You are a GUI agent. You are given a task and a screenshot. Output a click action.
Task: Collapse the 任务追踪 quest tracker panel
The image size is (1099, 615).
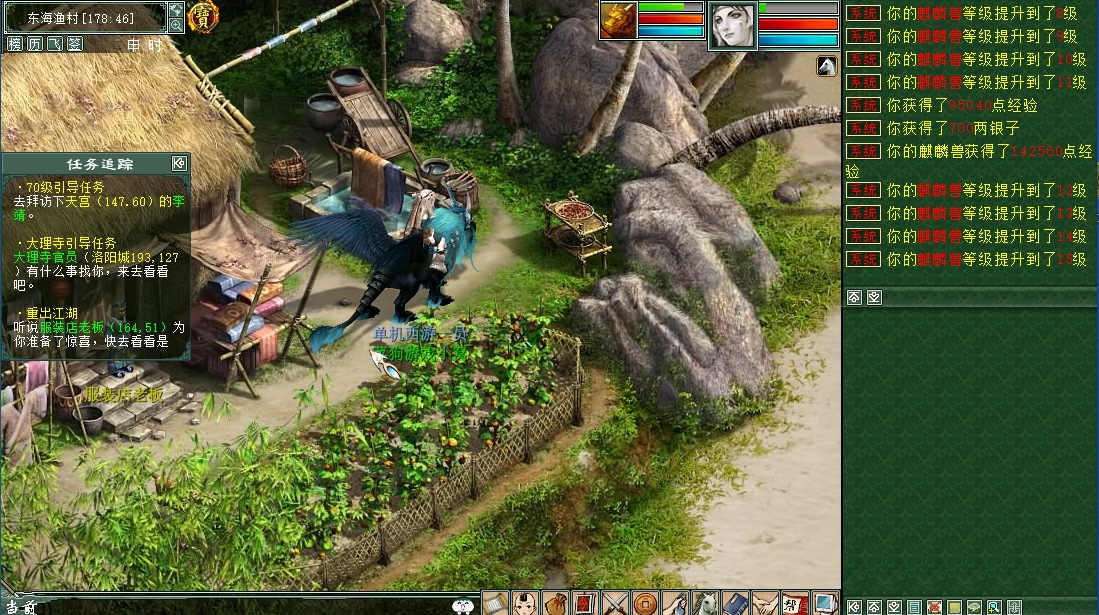[178, 163]
